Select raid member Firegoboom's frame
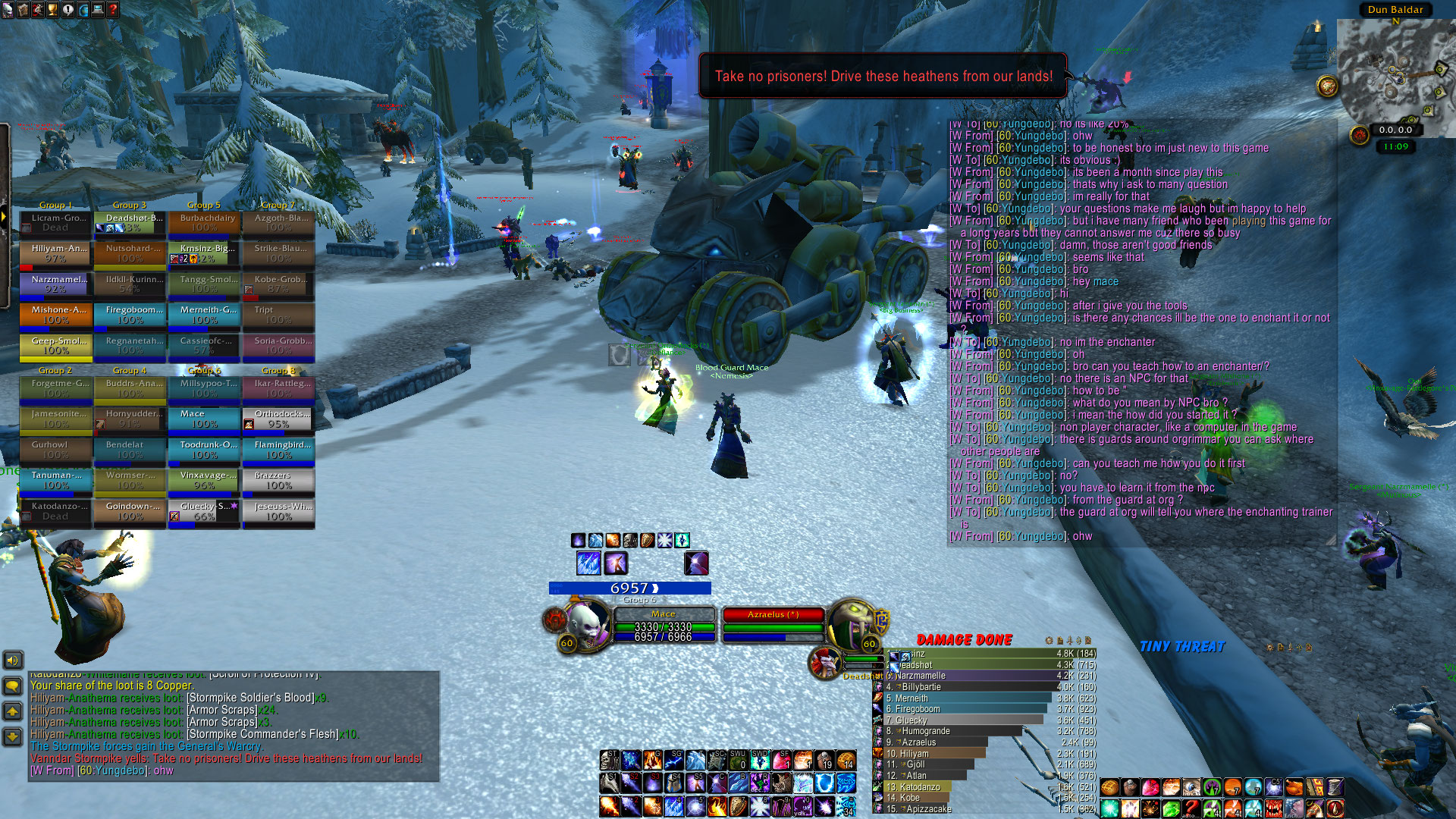The height and width of the screenshot is (819, 1456). pos(130,315)
